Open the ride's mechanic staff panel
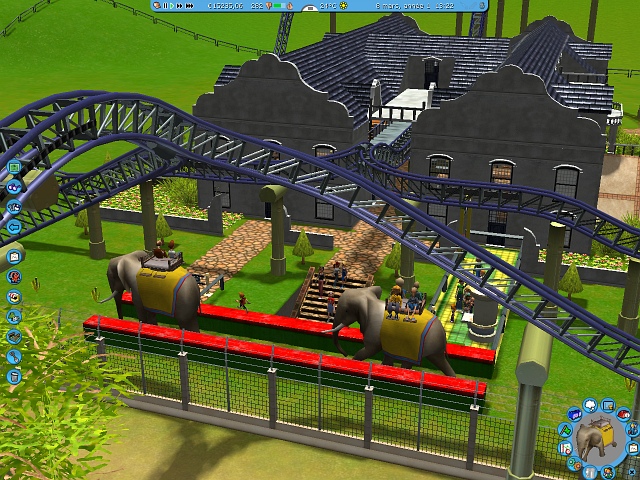The width and height of the screenshot is (640, 480). [630, 429]
